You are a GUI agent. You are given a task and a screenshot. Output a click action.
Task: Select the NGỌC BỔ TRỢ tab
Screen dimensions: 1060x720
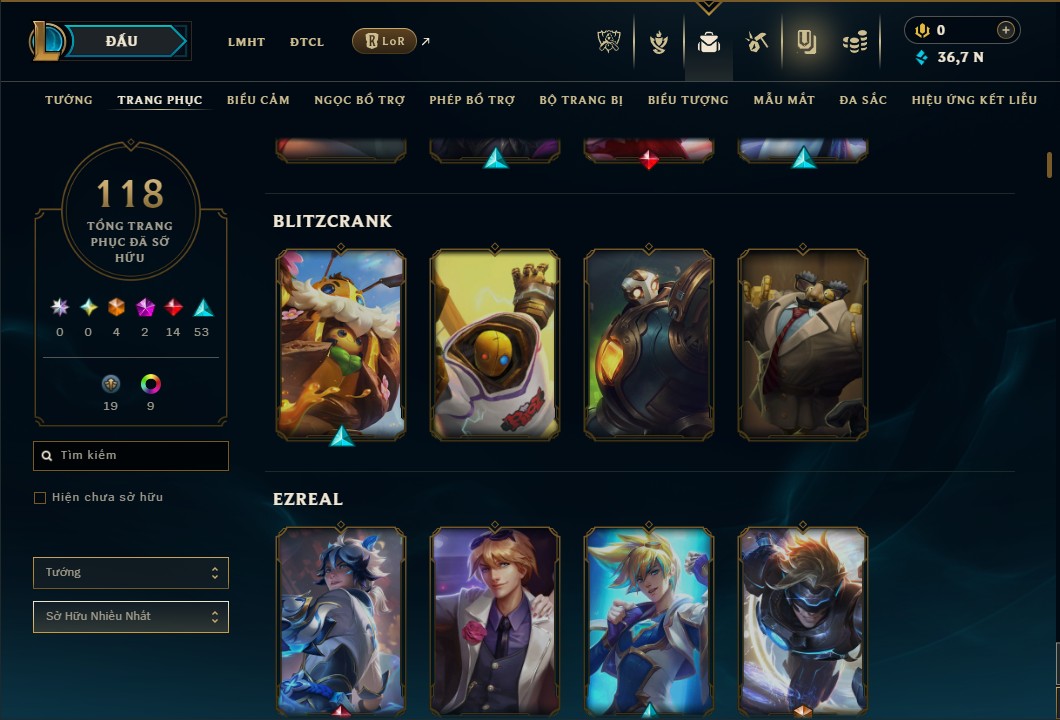tap(359, 100)
